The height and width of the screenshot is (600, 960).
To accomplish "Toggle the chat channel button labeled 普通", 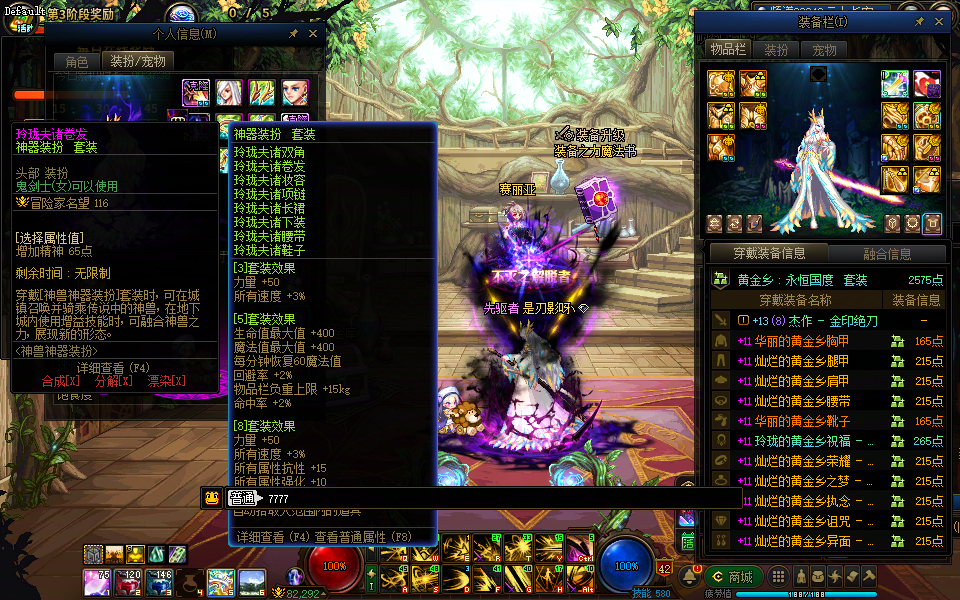I will tap(241, 498).
